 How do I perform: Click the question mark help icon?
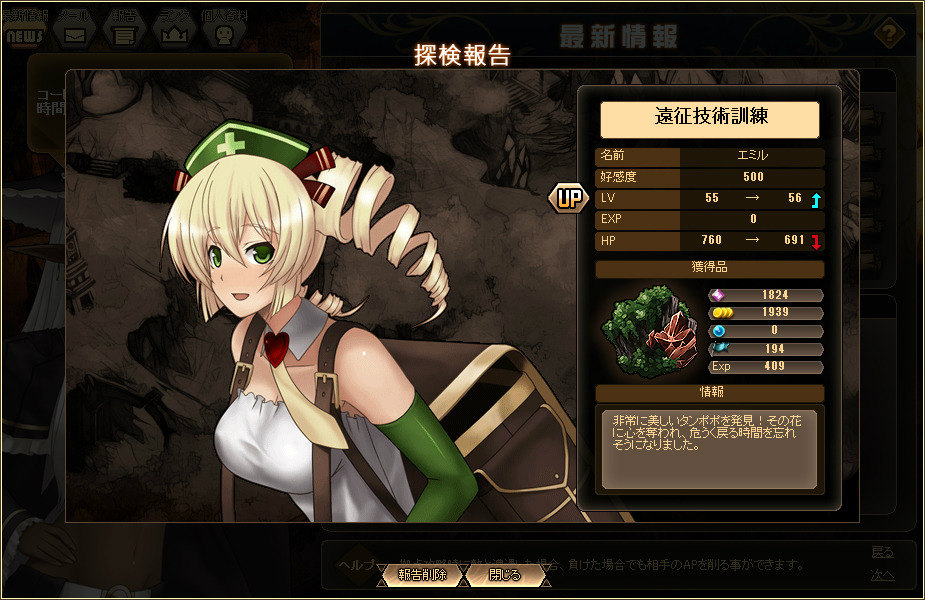coord(887,33)
